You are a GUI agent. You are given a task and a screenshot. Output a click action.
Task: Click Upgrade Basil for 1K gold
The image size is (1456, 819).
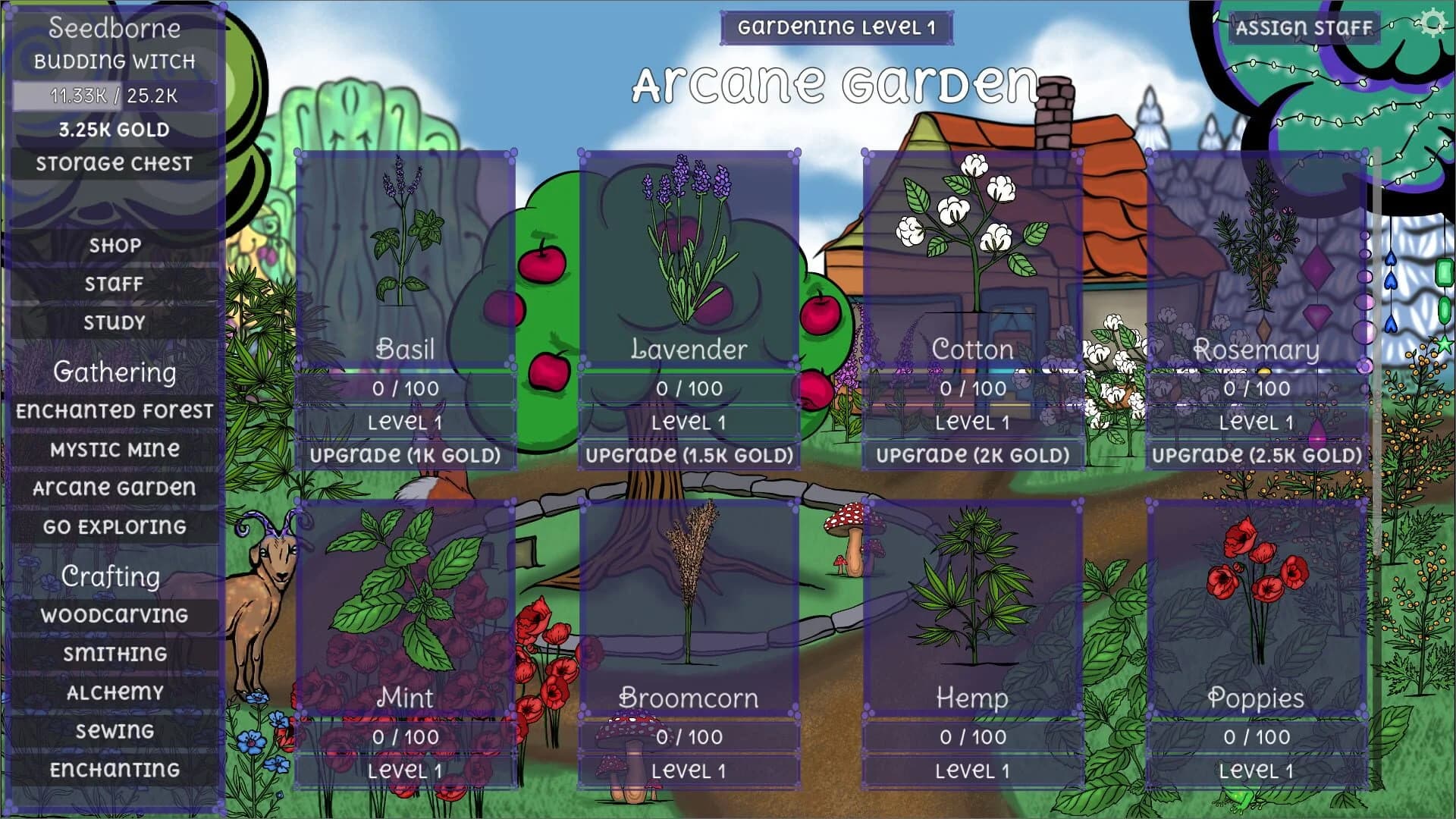(x=406, y=456)
